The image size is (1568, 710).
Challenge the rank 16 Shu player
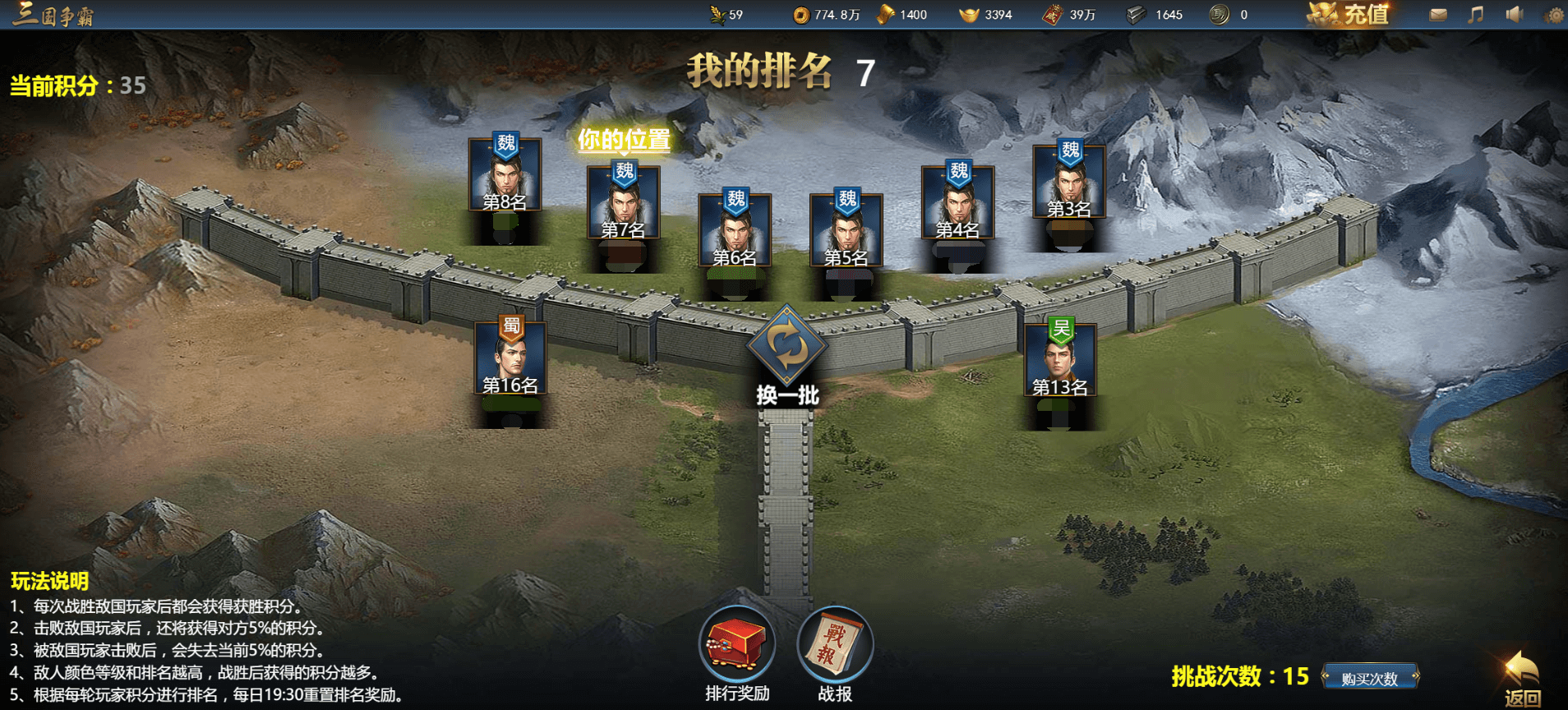[x=510, y=358]
